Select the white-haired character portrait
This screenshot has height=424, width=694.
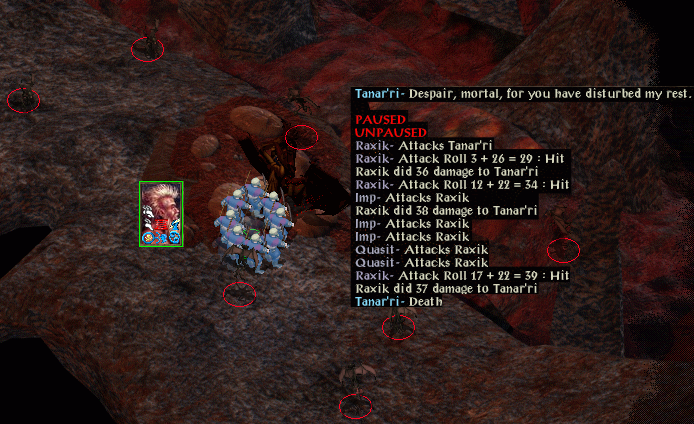pos(161,213)
